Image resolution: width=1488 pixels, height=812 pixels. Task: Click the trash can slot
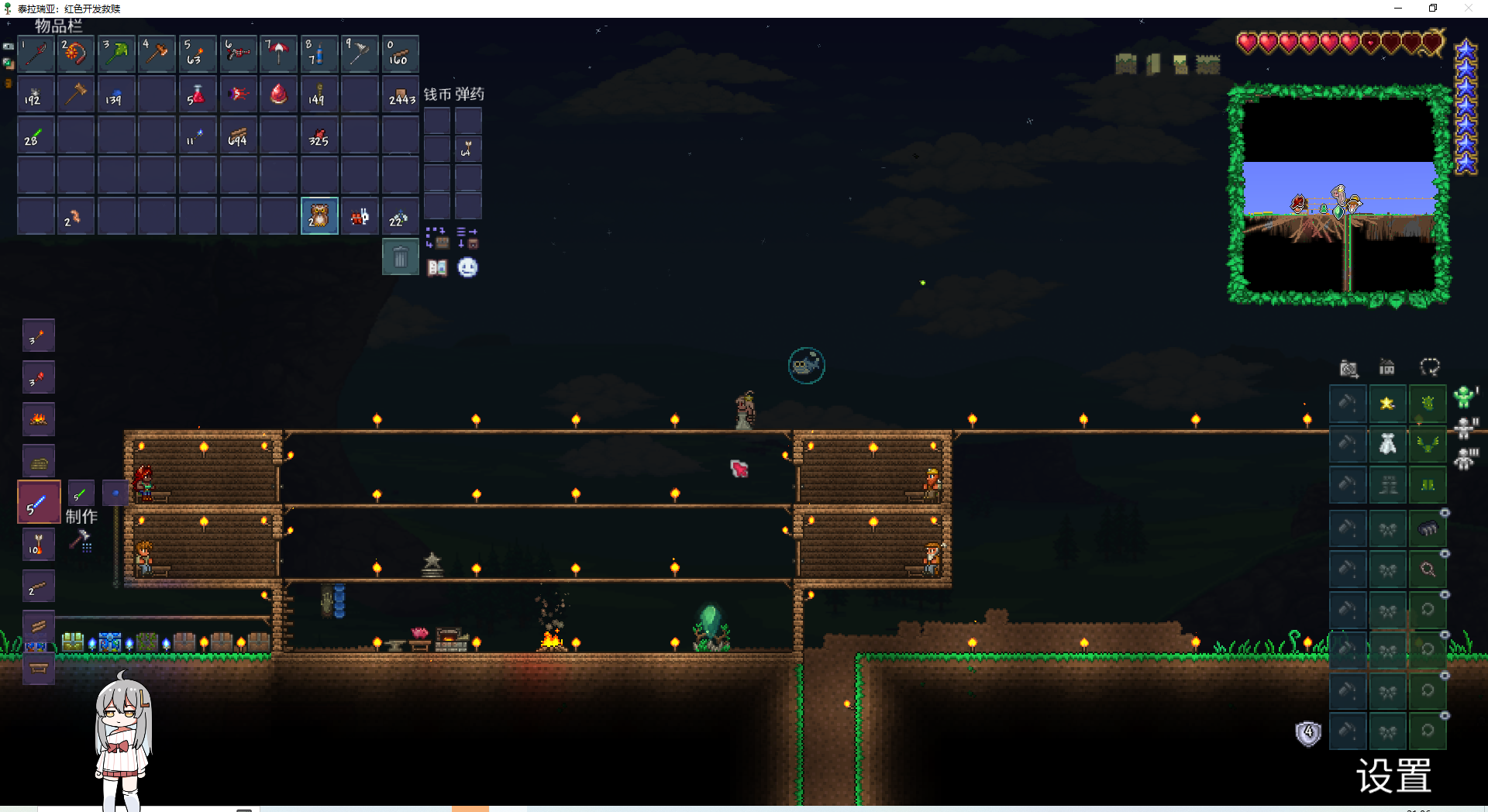click(x=400, y=256)
